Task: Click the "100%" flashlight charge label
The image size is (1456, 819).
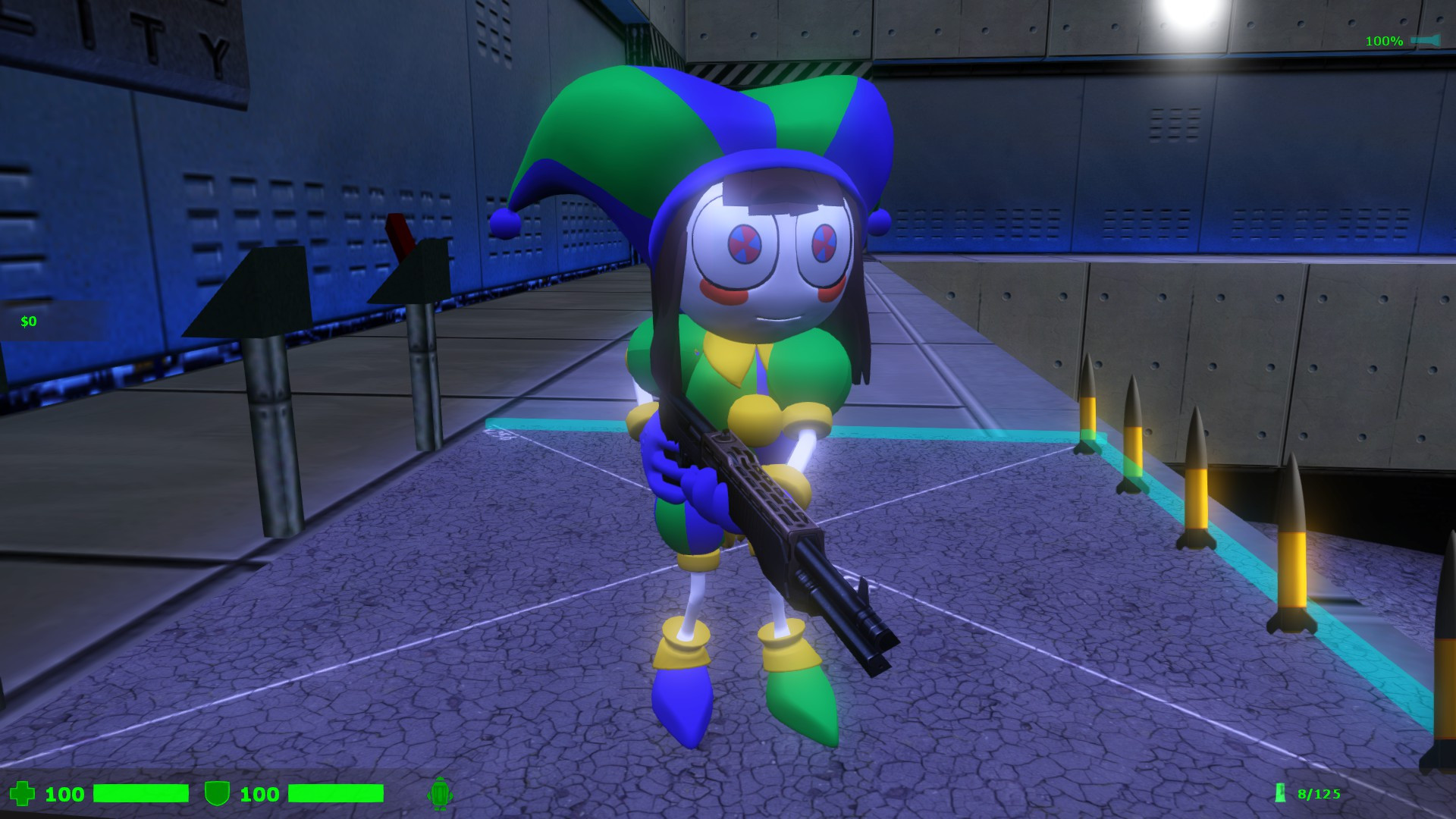Action: click(x=1383, y=39)
